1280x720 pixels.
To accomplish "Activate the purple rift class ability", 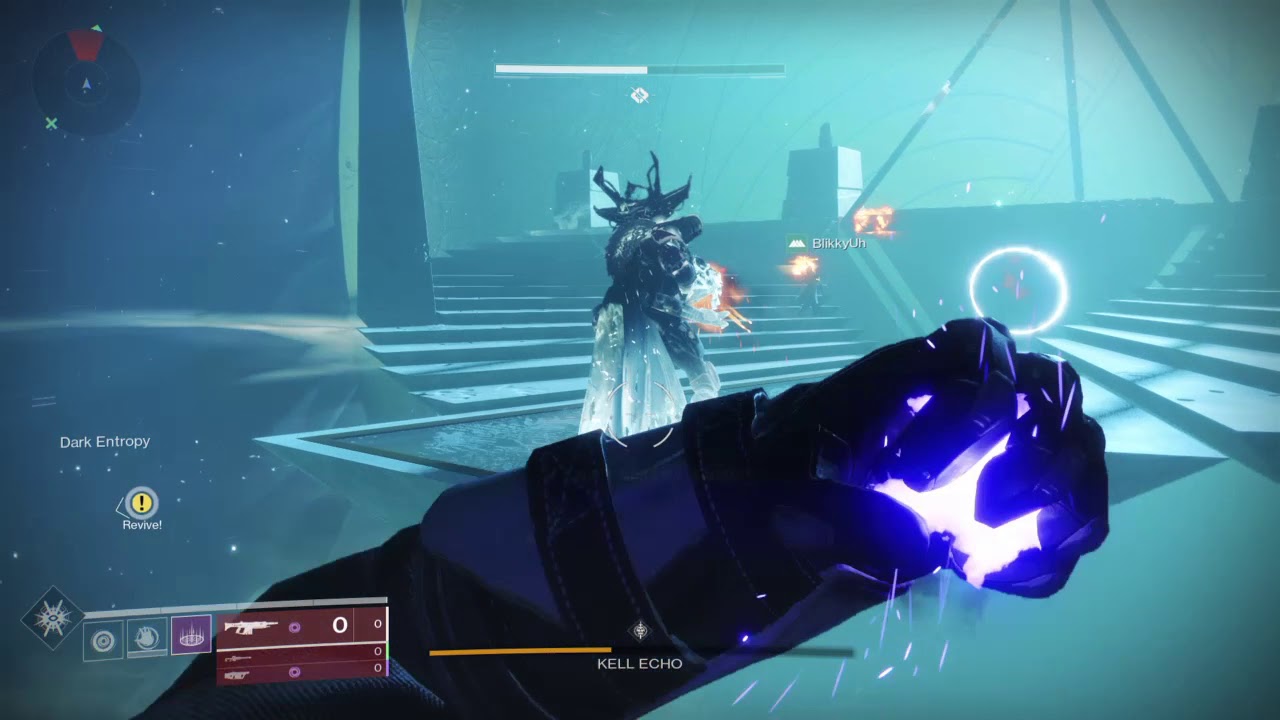I will coord(191,635).
